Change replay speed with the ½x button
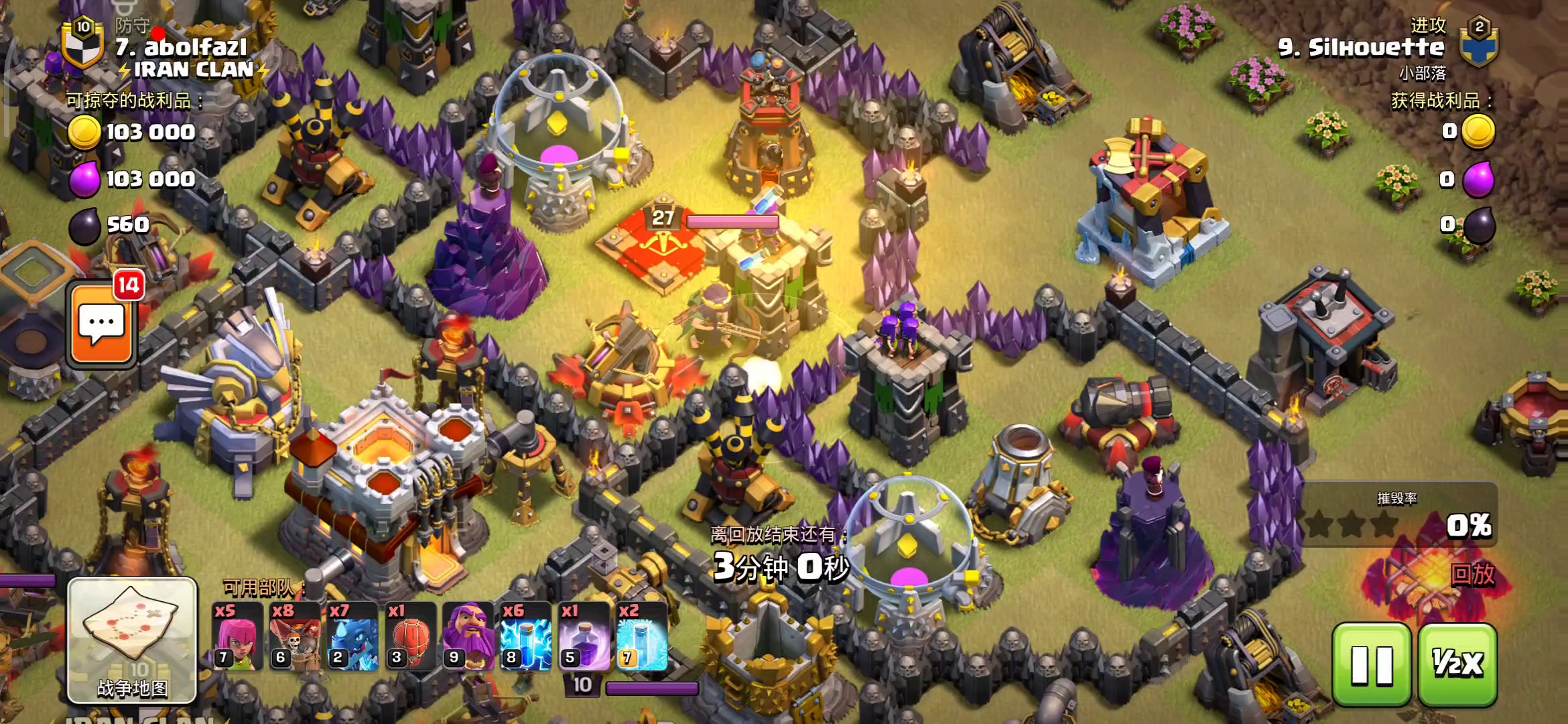 tap(1457, 665)
